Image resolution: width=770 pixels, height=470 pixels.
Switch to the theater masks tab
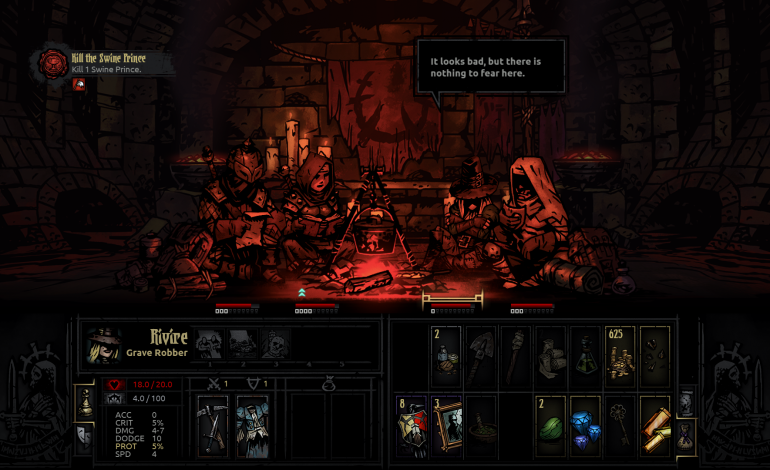pos(85,436)
